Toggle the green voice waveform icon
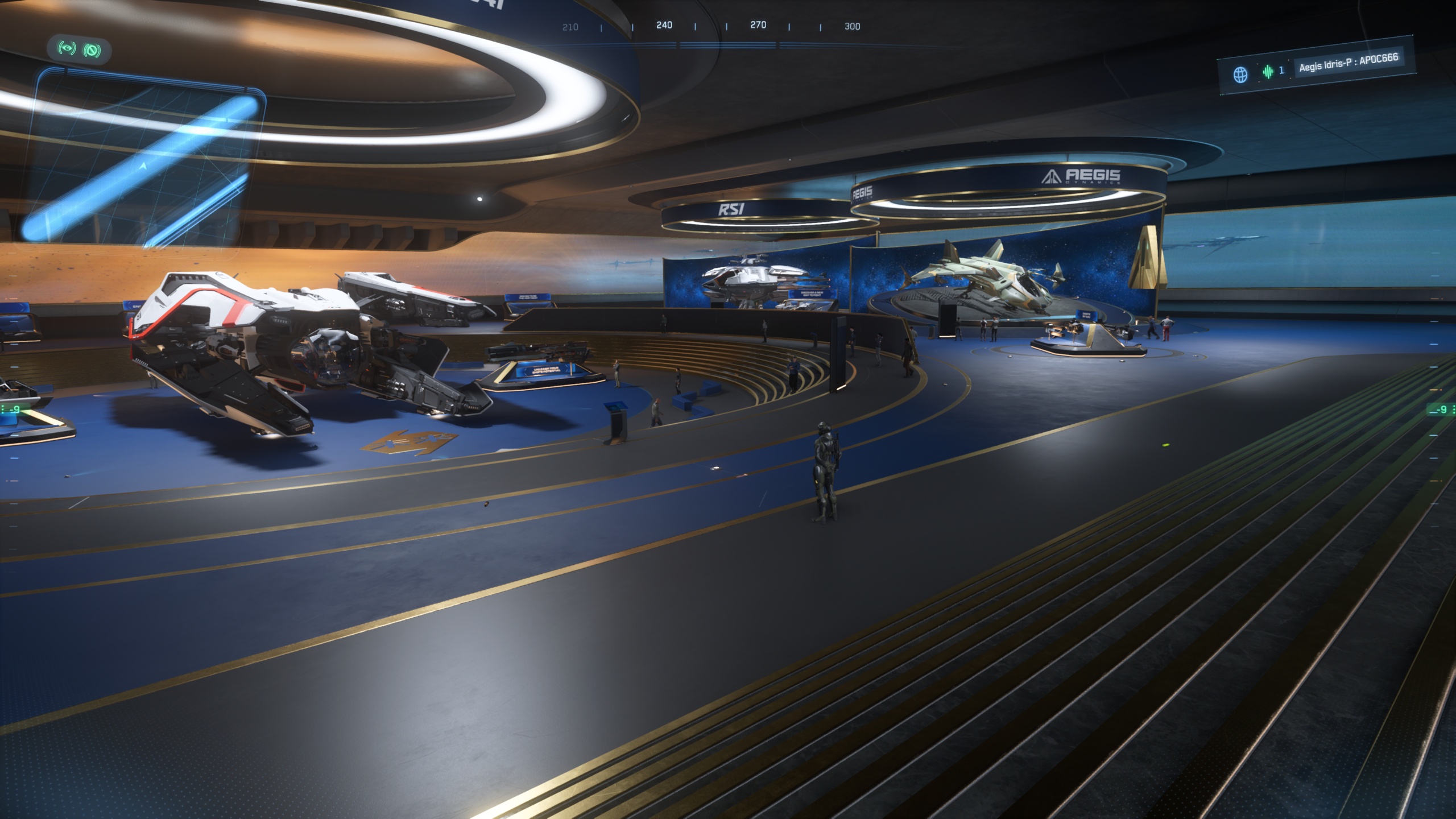Image resolution: width=1456 pixels, height=819 pixels. (1268, 72)
